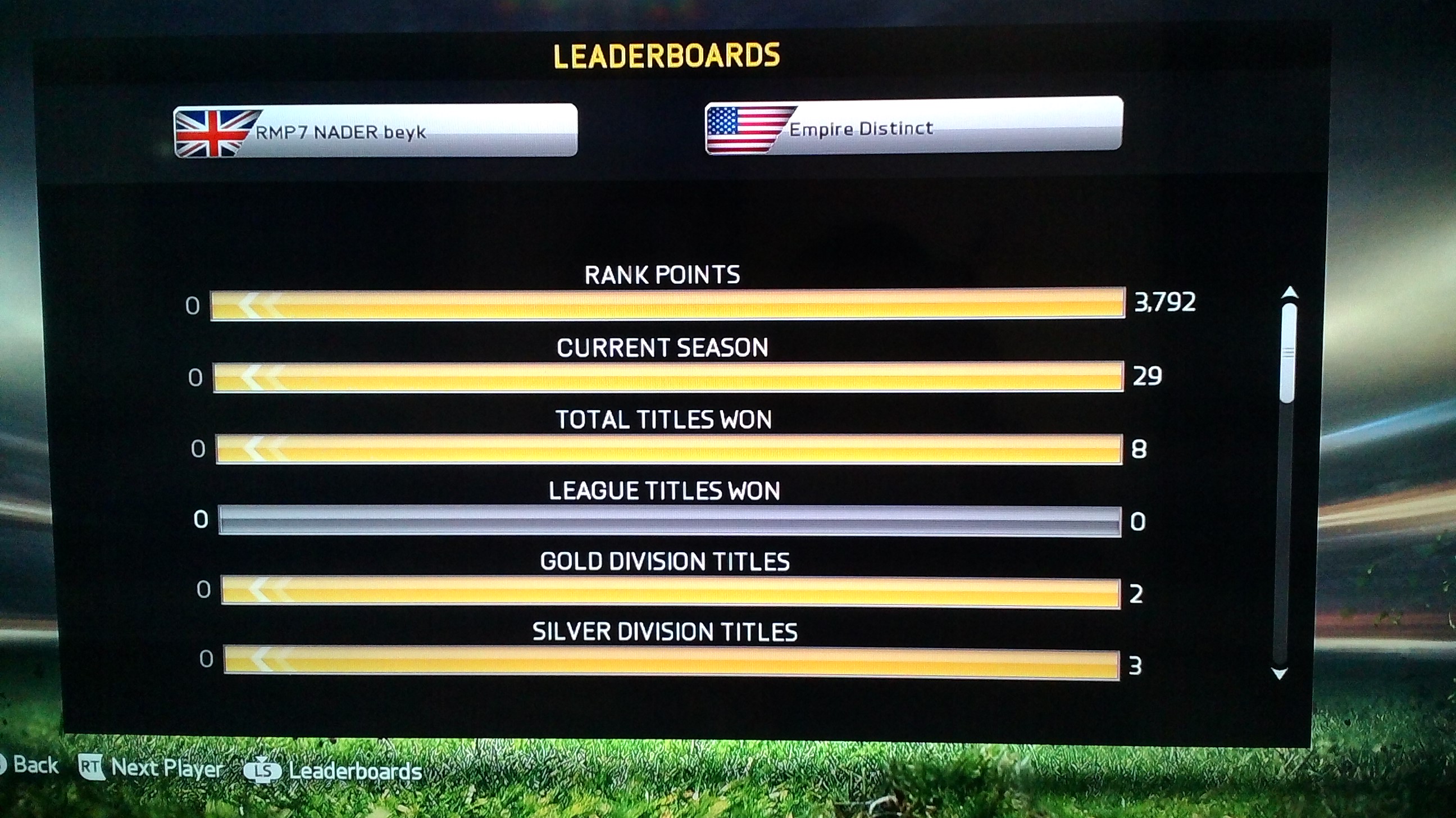This screenshot has height=818, width=1456.
Task: Go Back from the leaderboards screen
Action: coord(28,765)
